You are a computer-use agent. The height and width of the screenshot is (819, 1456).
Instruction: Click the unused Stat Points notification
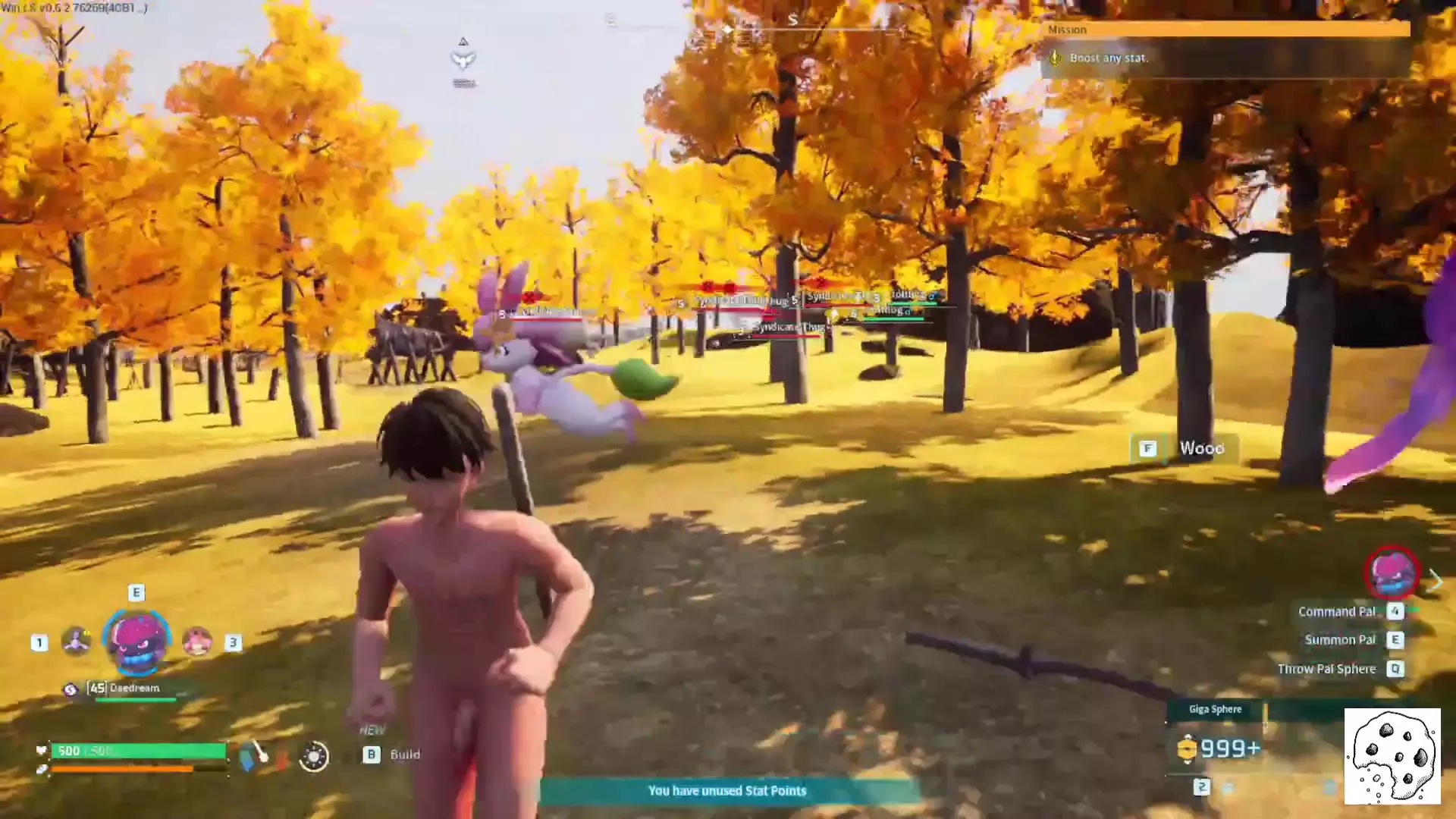click(x=727, y=791)
